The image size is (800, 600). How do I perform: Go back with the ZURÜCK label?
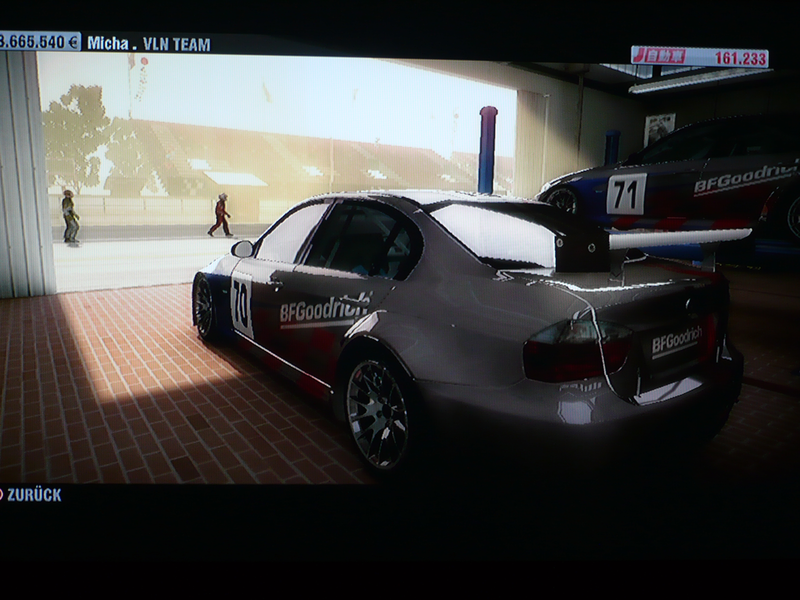[x=33, y=494]
